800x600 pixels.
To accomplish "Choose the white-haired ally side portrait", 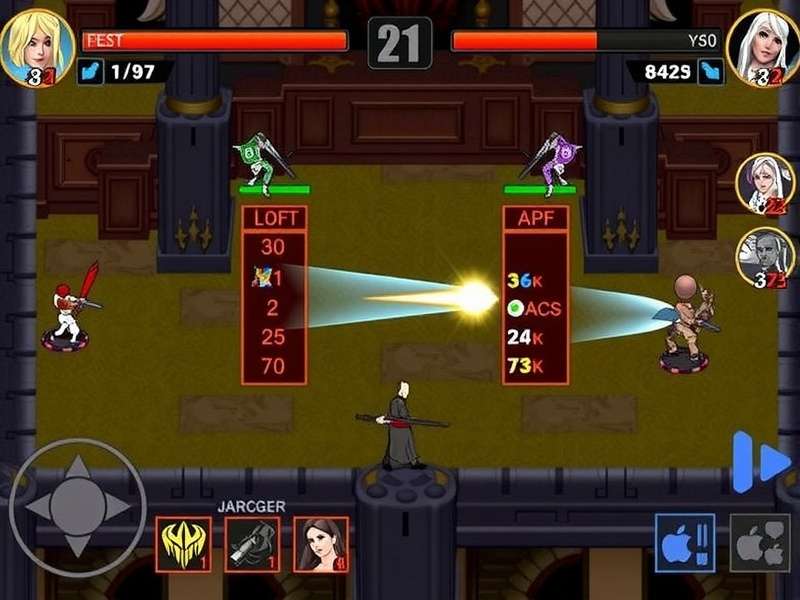I will [x=765, y=184].
